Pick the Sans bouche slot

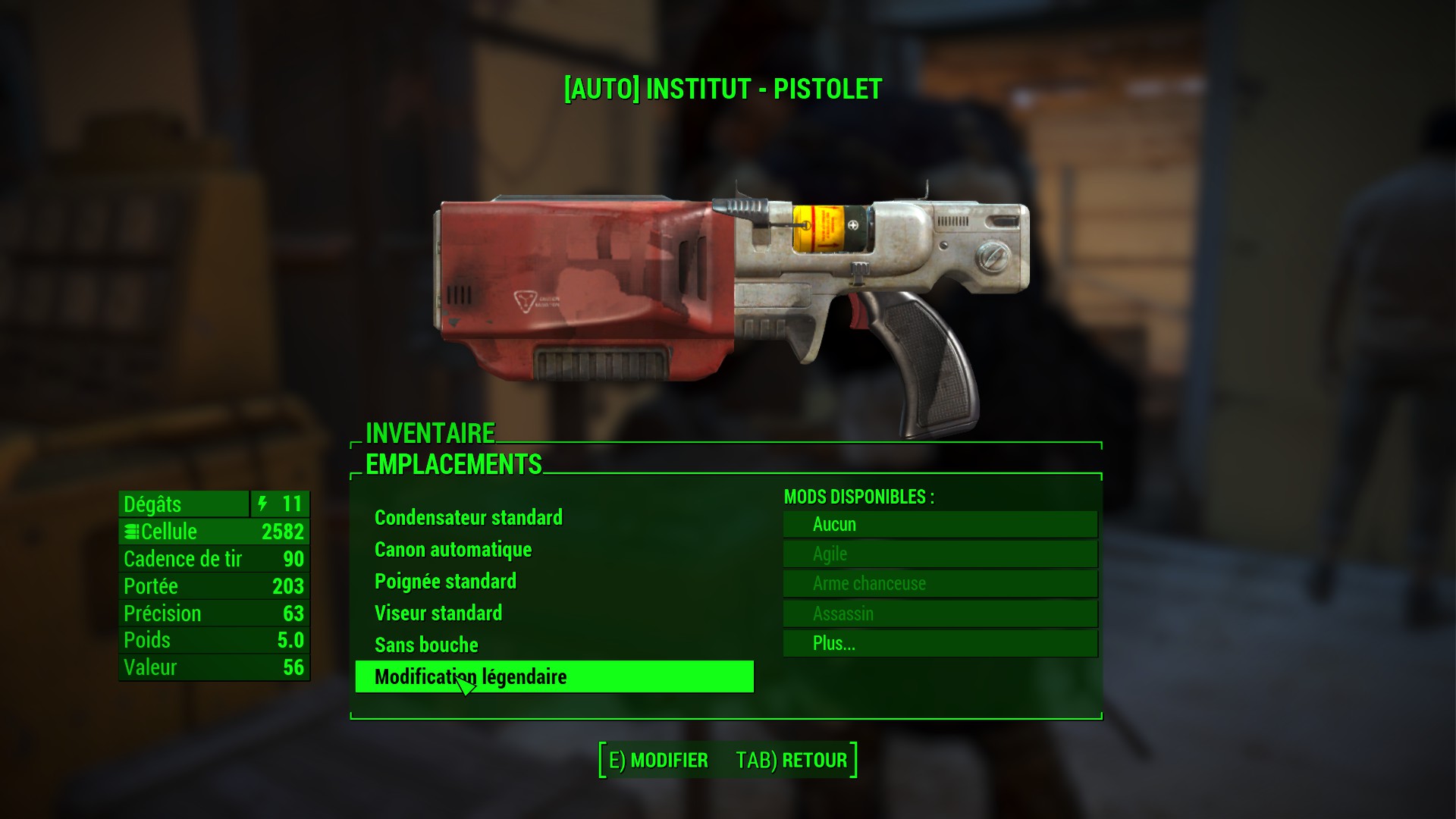[x=427, y=645]
